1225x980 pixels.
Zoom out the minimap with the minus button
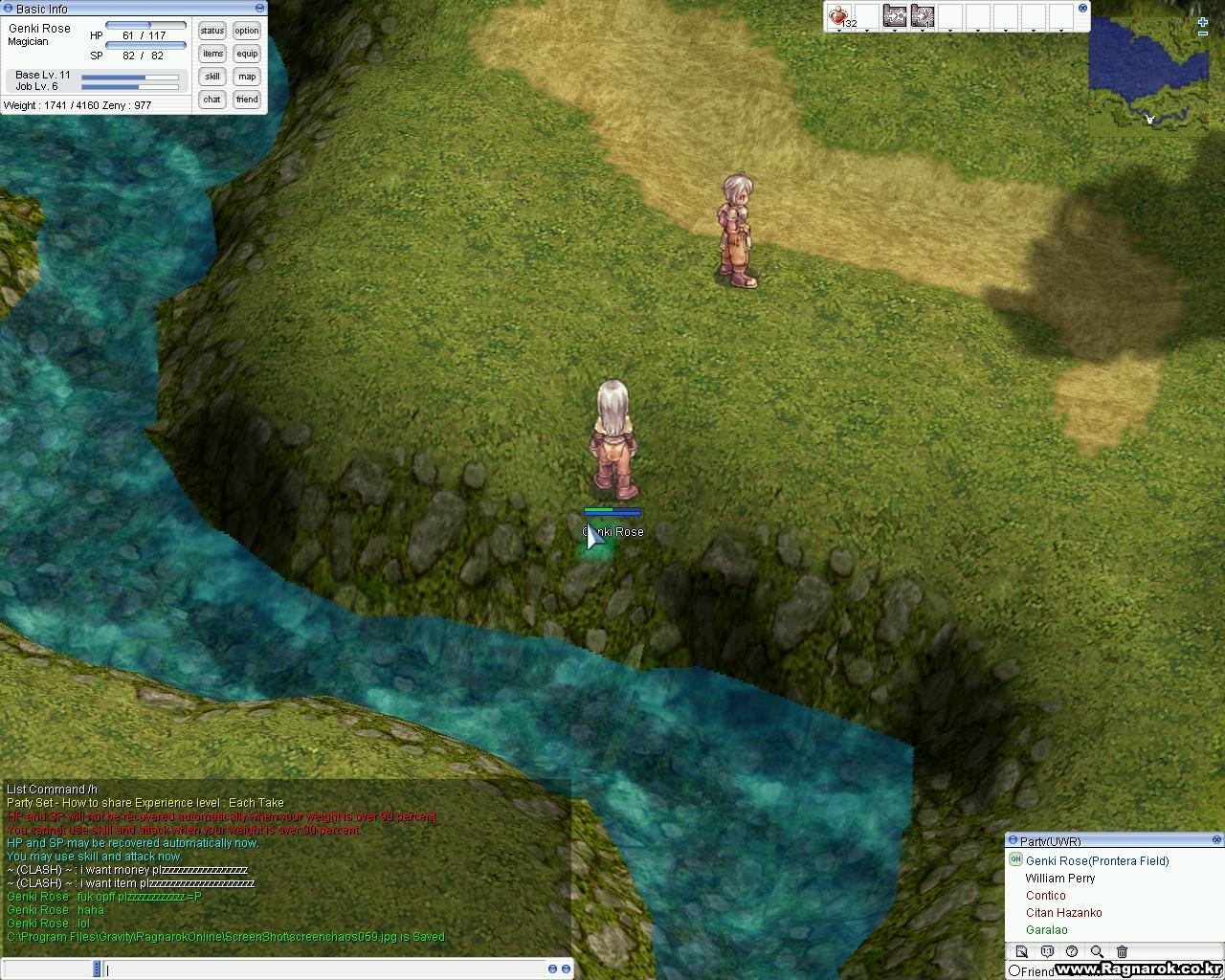(x=1203, y=34)
